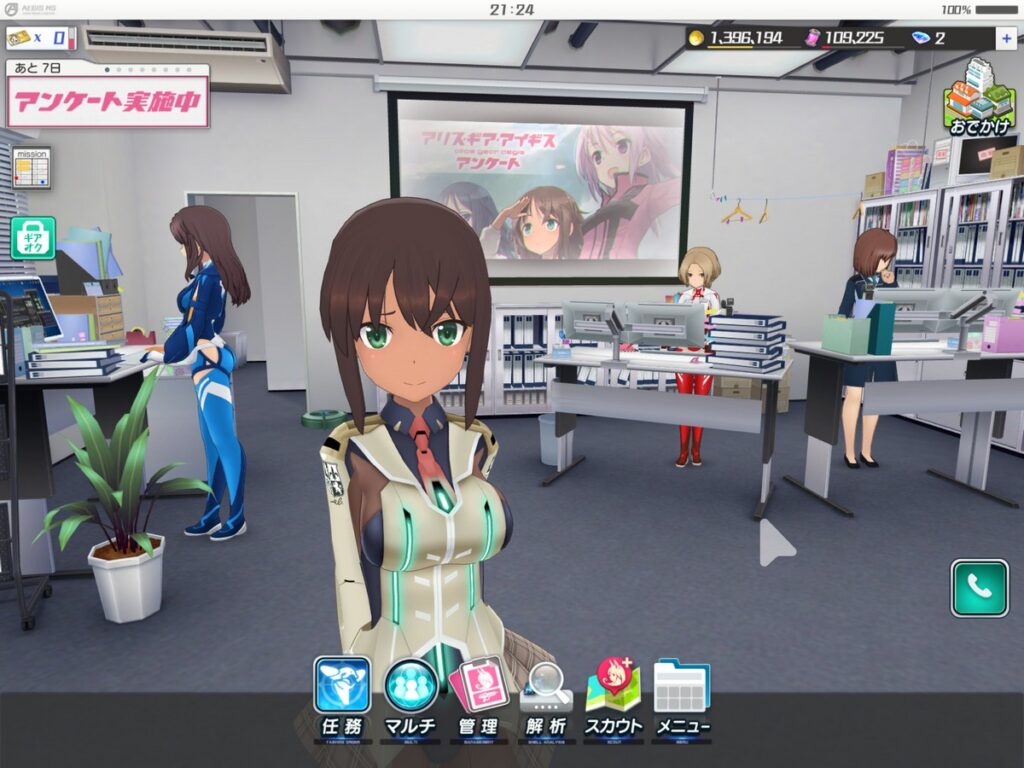
Task: Open the 任務 mission menu
Action: tap(342, 697)
